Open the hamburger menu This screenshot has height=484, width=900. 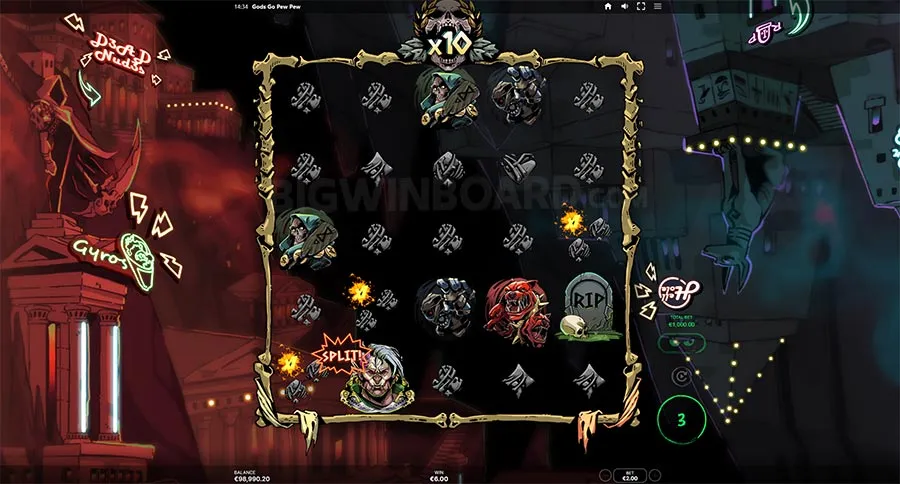point(655,6)
